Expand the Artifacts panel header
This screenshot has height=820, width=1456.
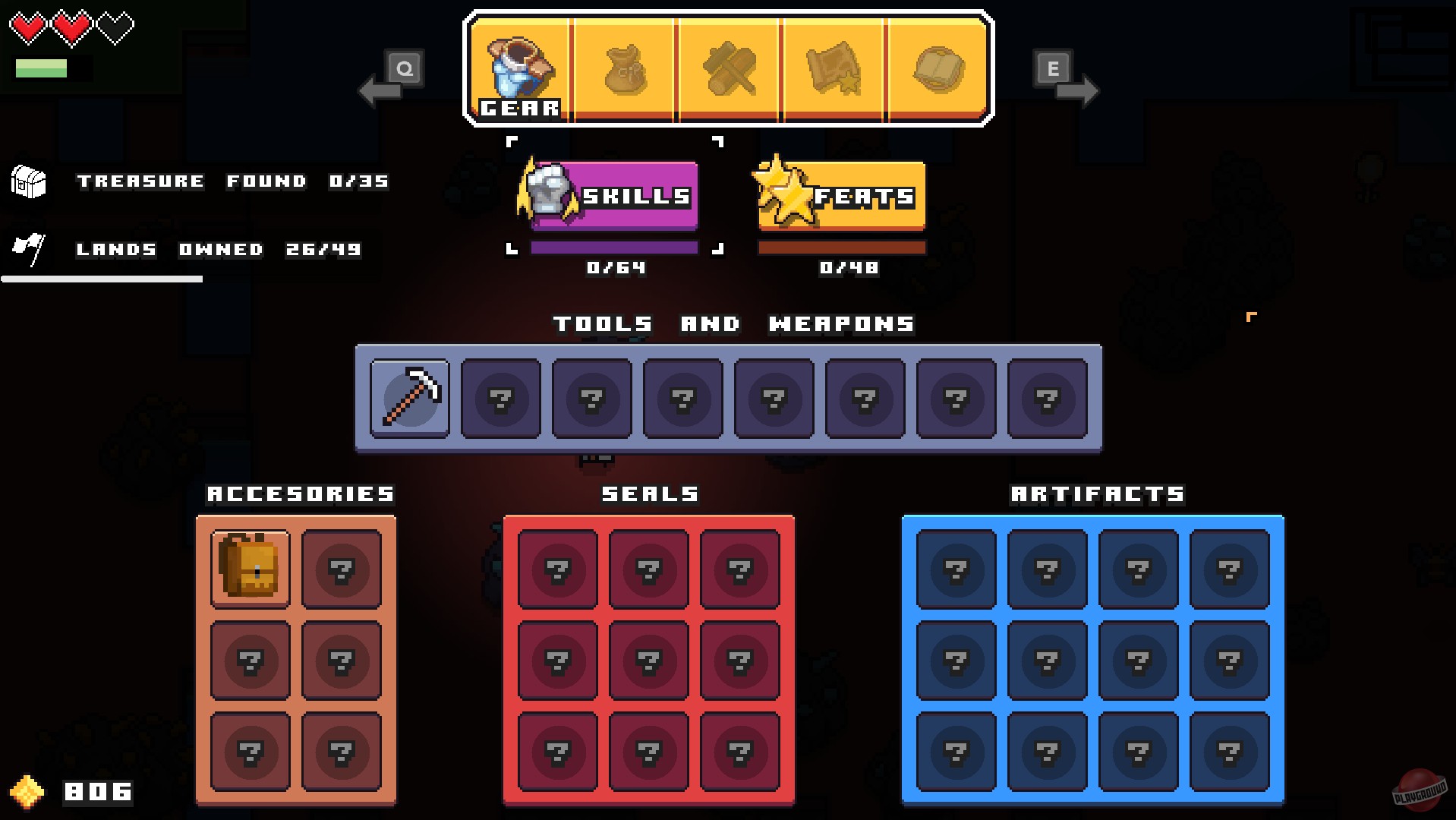click(x=1095, y=494)
